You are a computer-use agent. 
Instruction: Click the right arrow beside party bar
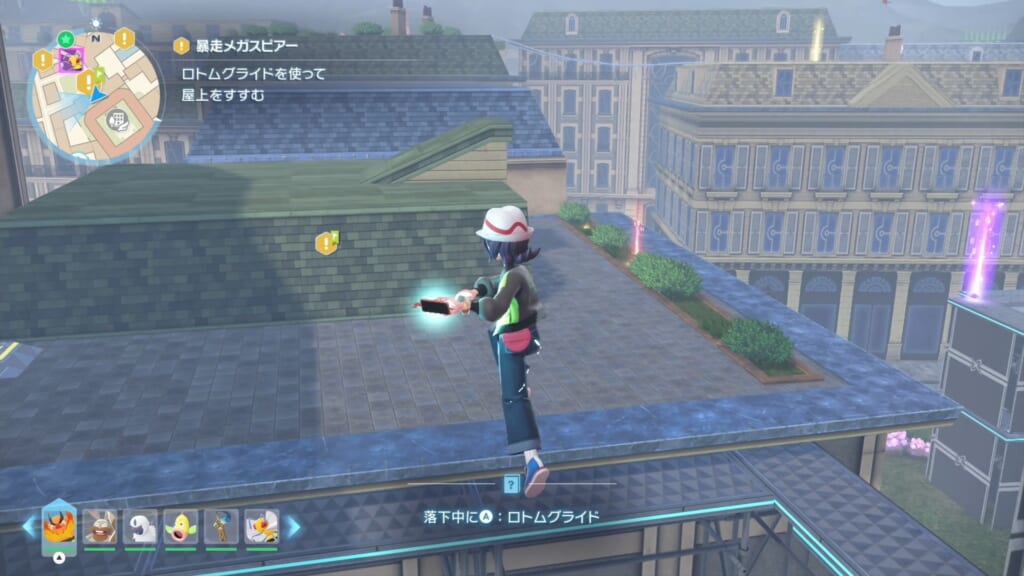[294, 526]
